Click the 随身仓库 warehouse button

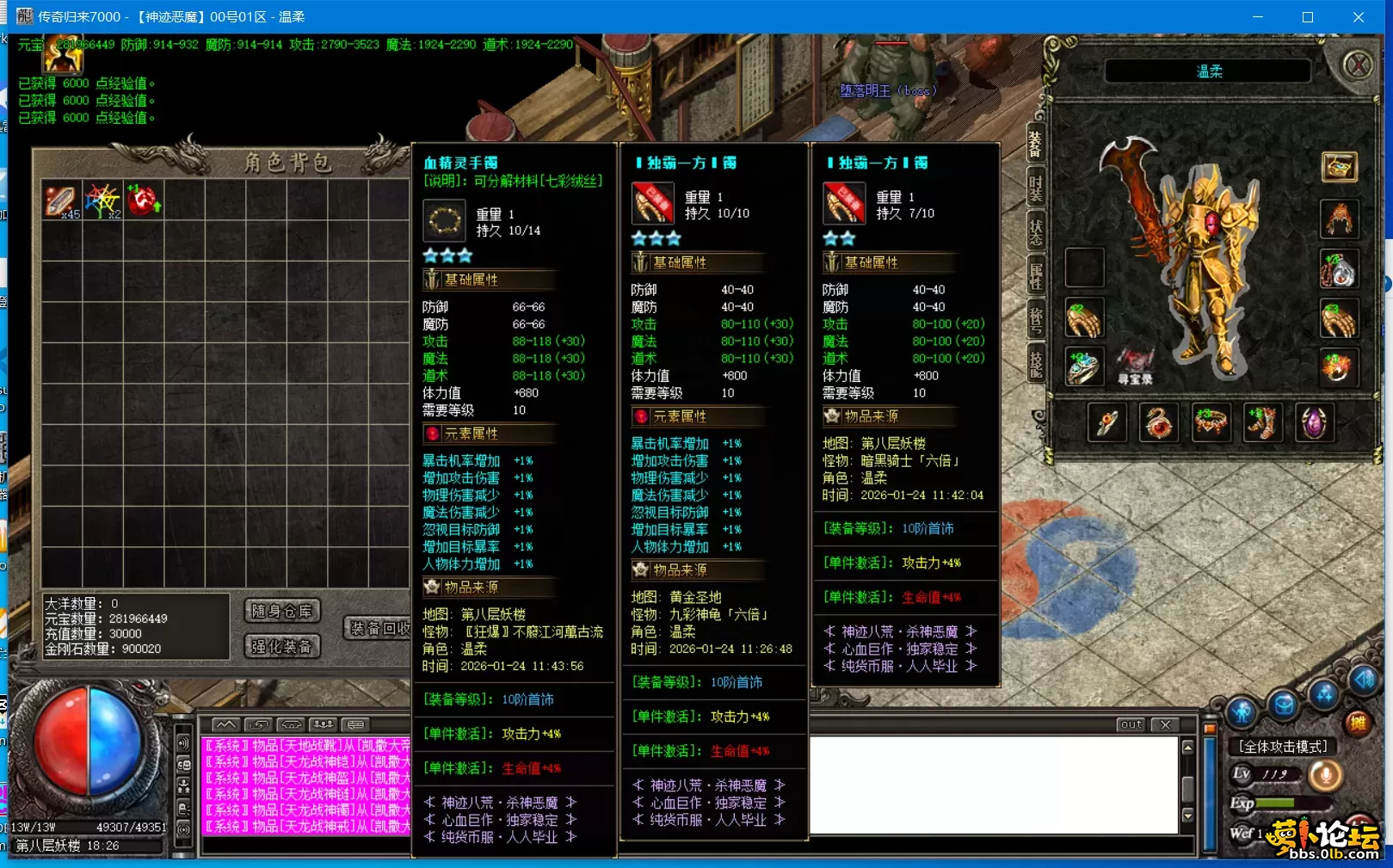point(281,612)
